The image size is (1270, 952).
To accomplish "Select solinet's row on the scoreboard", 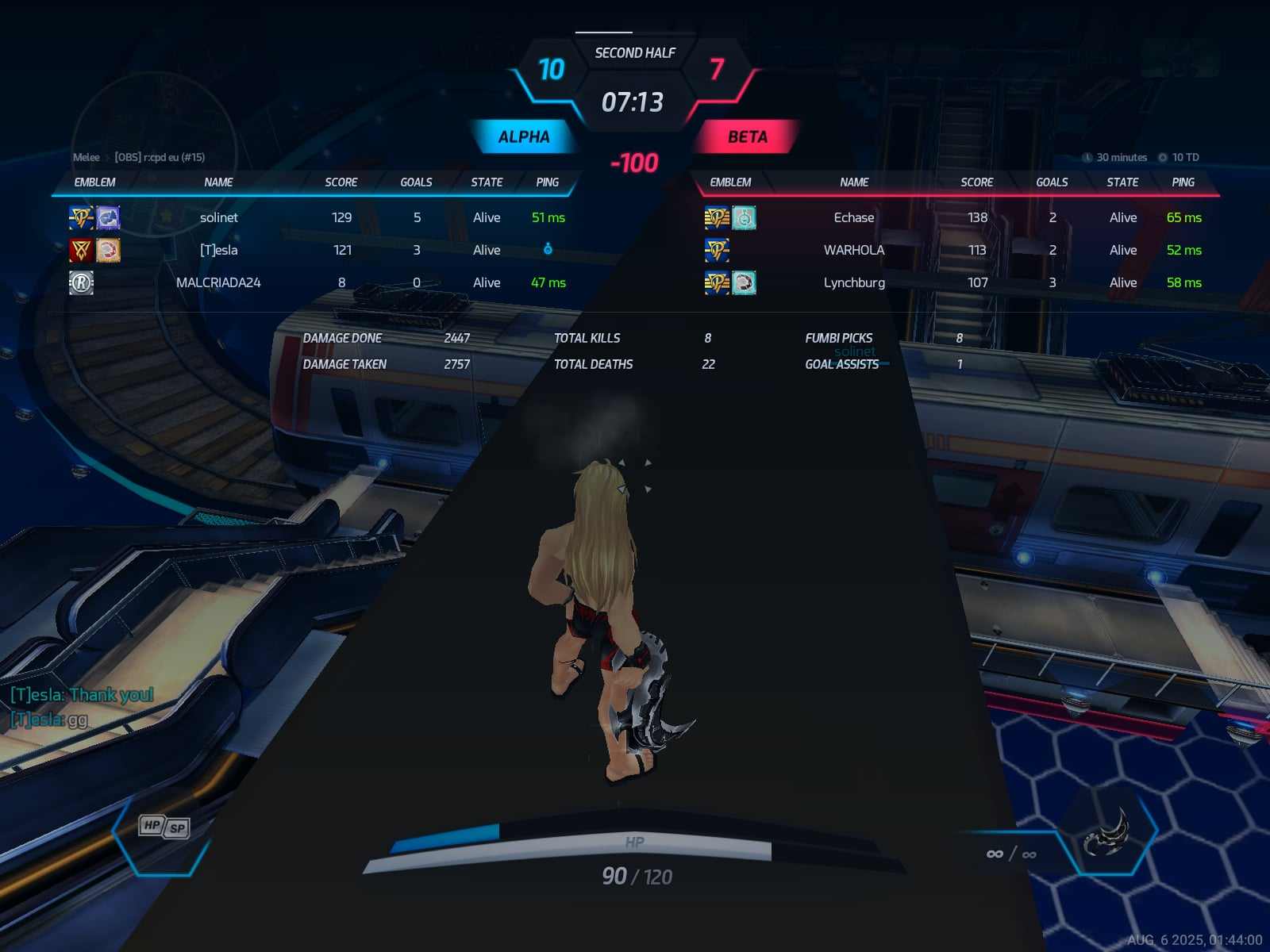I will click(219, 217).
